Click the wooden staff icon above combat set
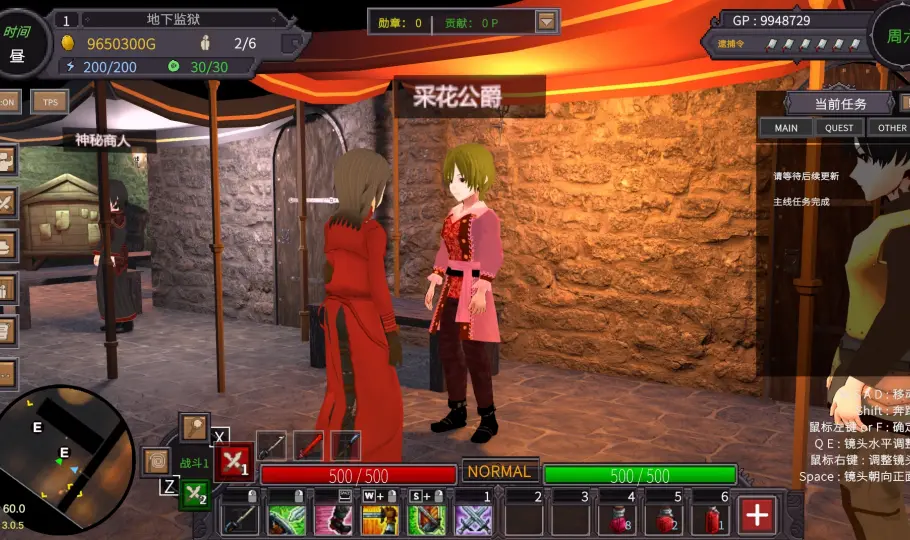 coord(194,426)
